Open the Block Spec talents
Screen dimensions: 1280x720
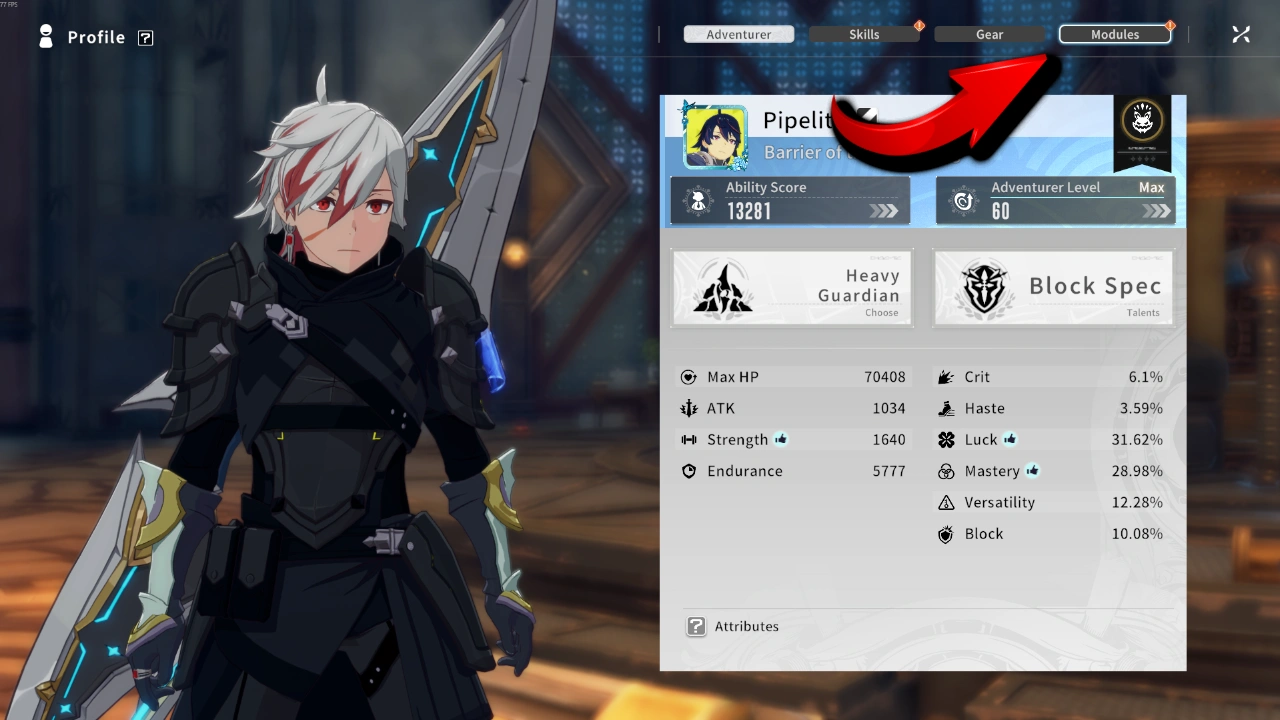pos(1054,288)
